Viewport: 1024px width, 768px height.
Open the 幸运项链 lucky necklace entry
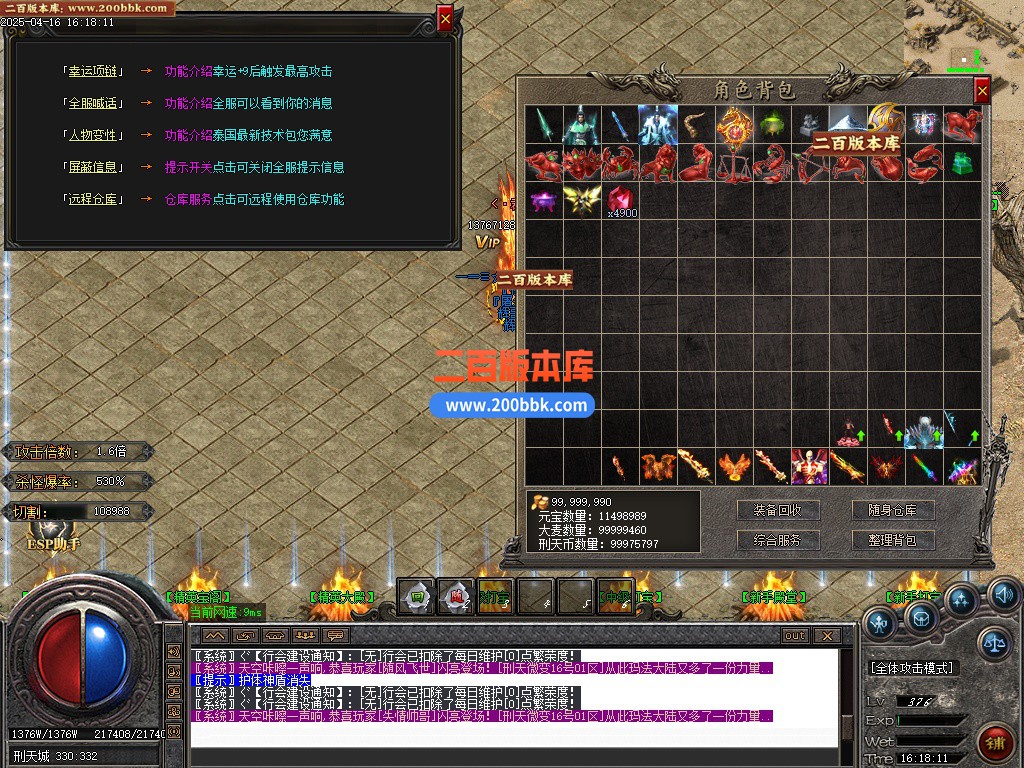tap(92, 71)
